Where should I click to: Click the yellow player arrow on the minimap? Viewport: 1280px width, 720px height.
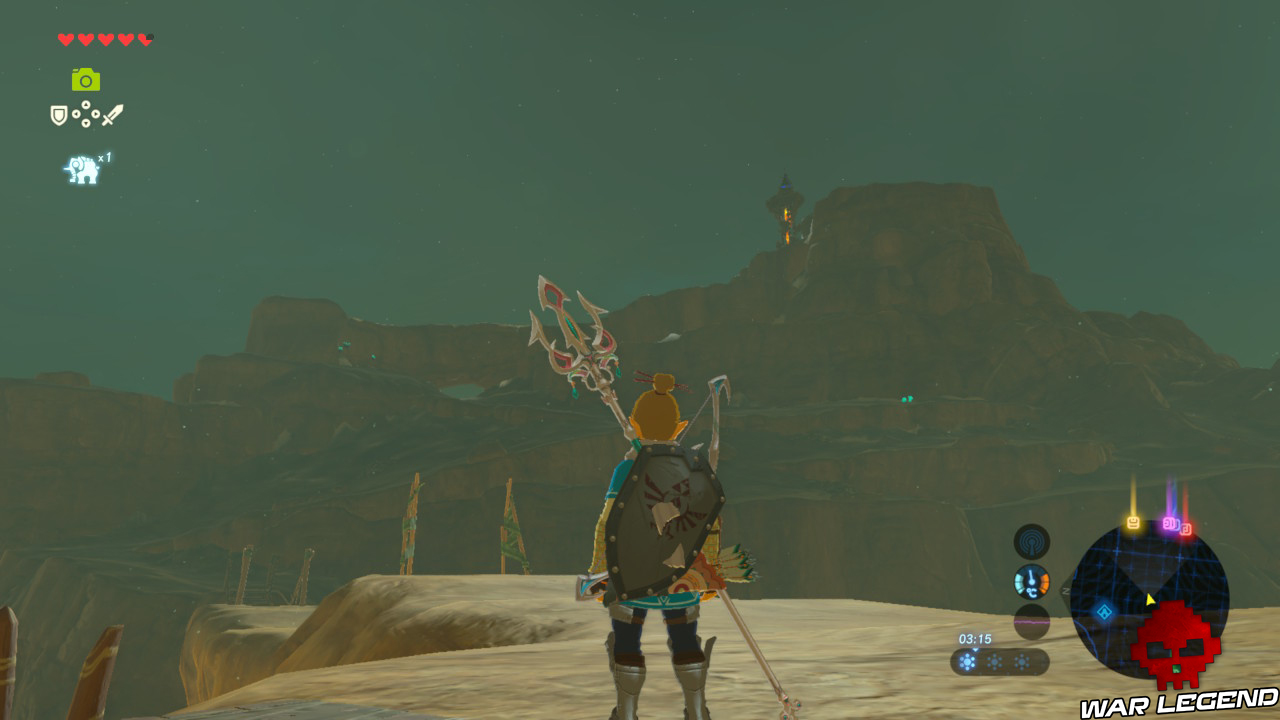pyautogui.click(x=1149, y=599)
